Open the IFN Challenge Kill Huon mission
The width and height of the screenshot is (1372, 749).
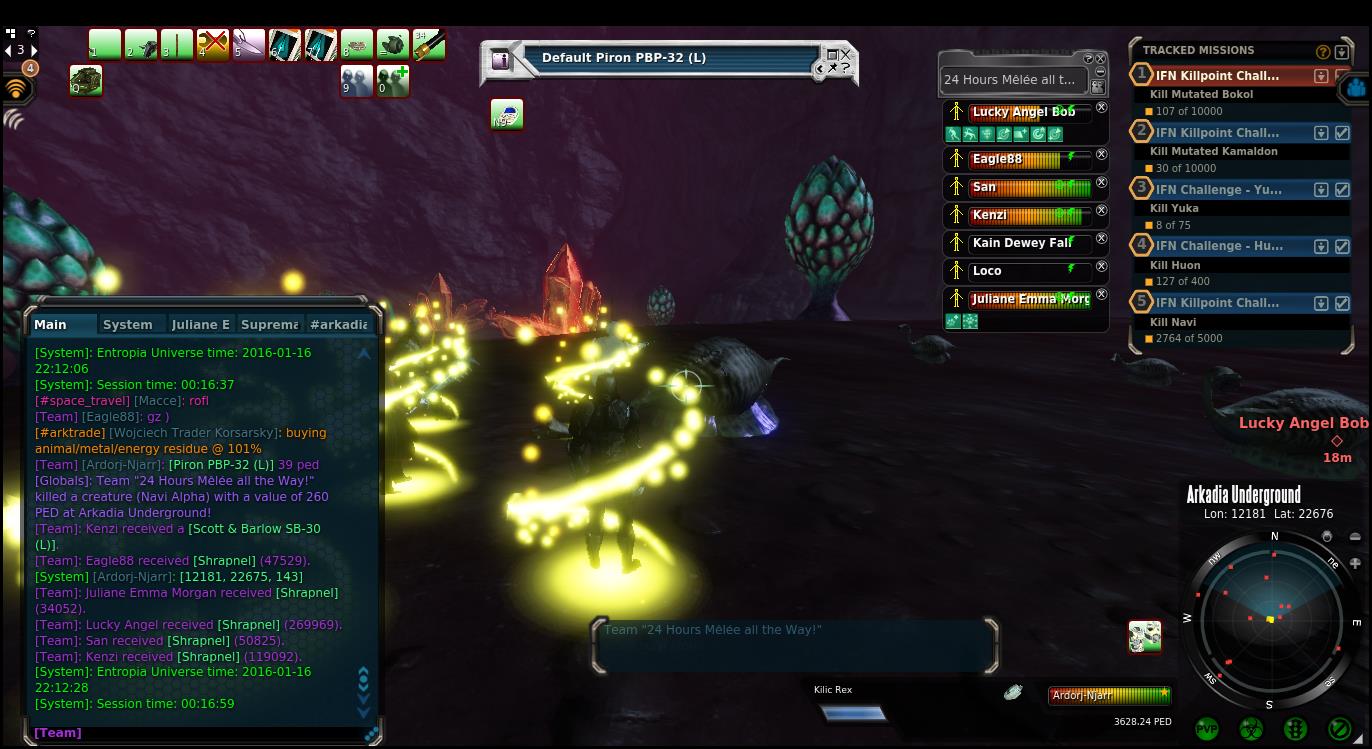pyautogui.click(x=1218, y=245)
